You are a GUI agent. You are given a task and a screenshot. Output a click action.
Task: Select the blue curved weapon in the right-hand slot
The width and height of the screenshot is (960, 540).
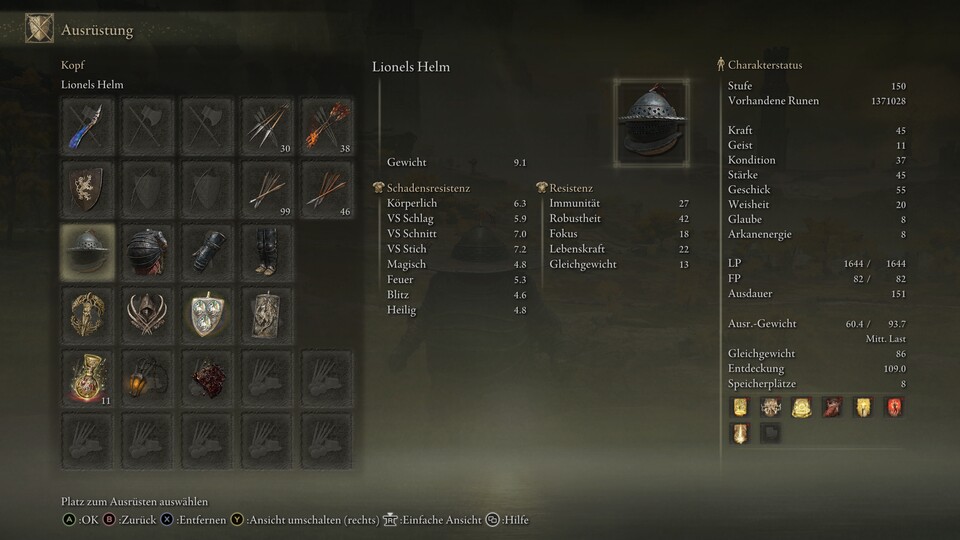(87, 126)
